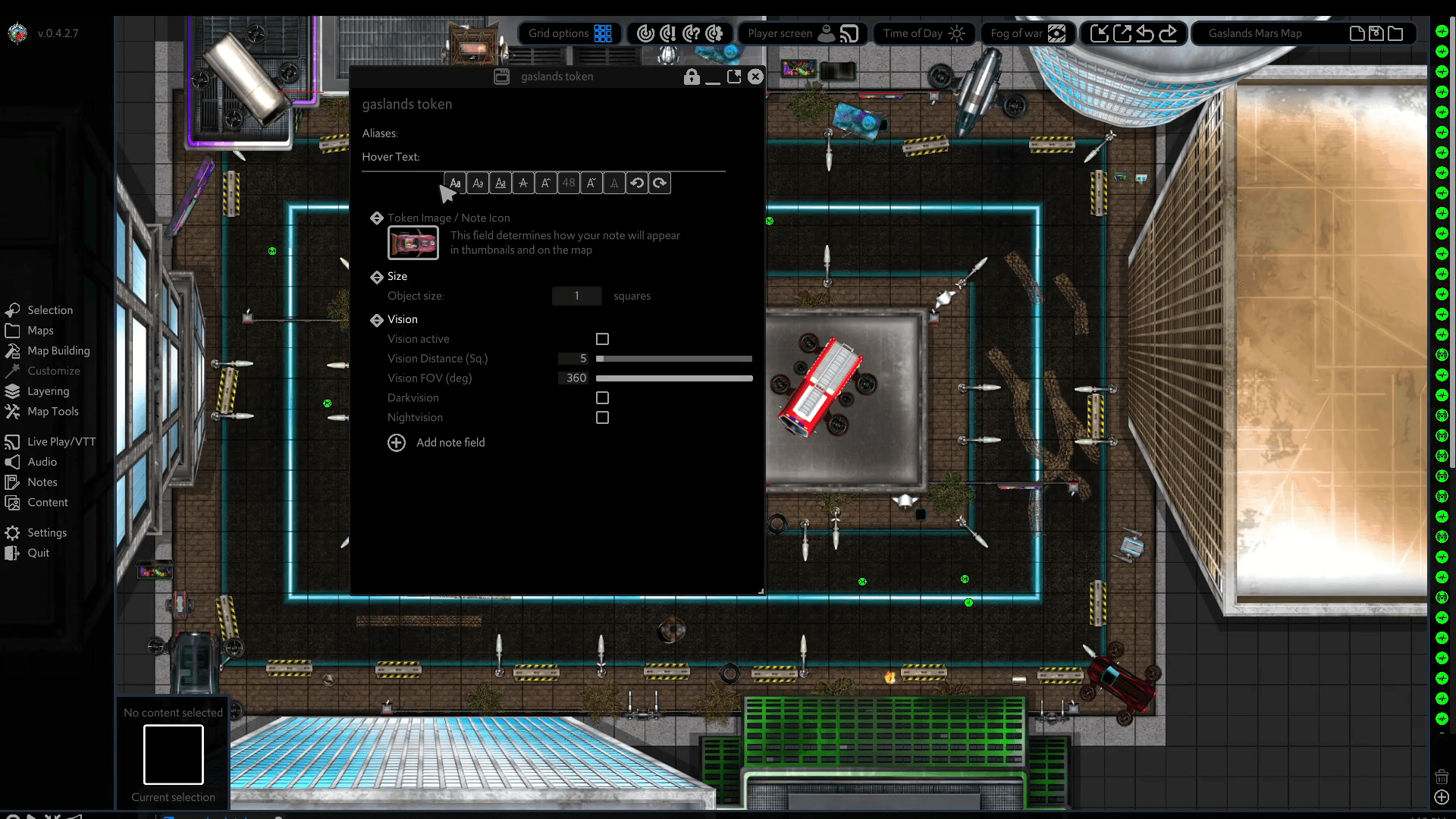Open Map Tools
1456x819 pixels.
[x=52, y=412]
